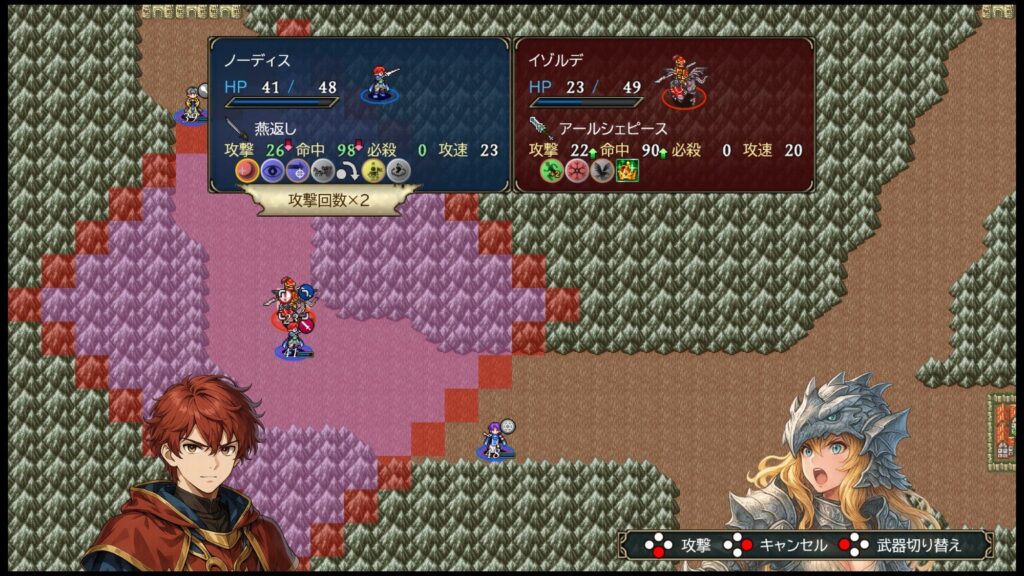The height and width of the screenshot is (576, 1024).
Task: Choose the grey wing skill icon in Isolde's panel
Action: pyautogui.click(x=601, y=171)
